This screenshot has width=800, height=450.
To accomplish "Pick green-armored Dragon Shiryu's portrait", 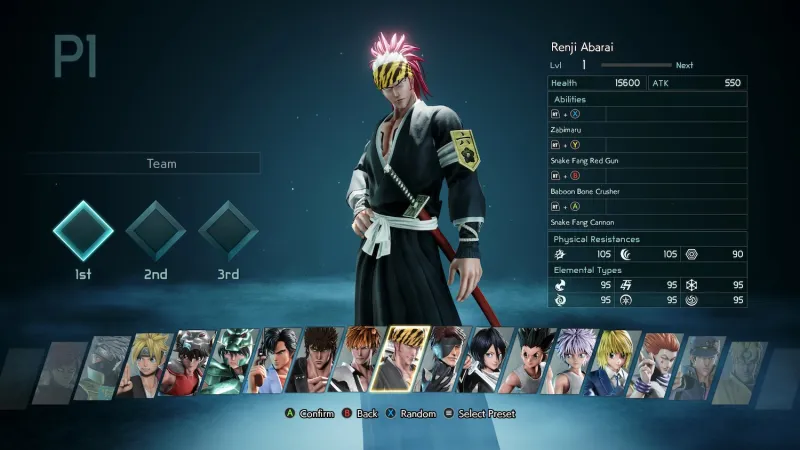I will click(232, 361).
